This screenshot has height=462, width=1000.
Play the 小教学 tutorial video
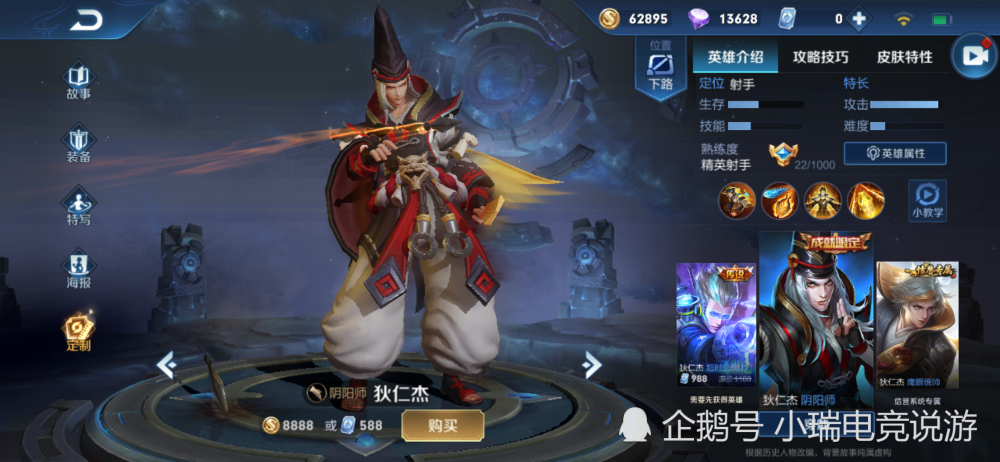927,198
